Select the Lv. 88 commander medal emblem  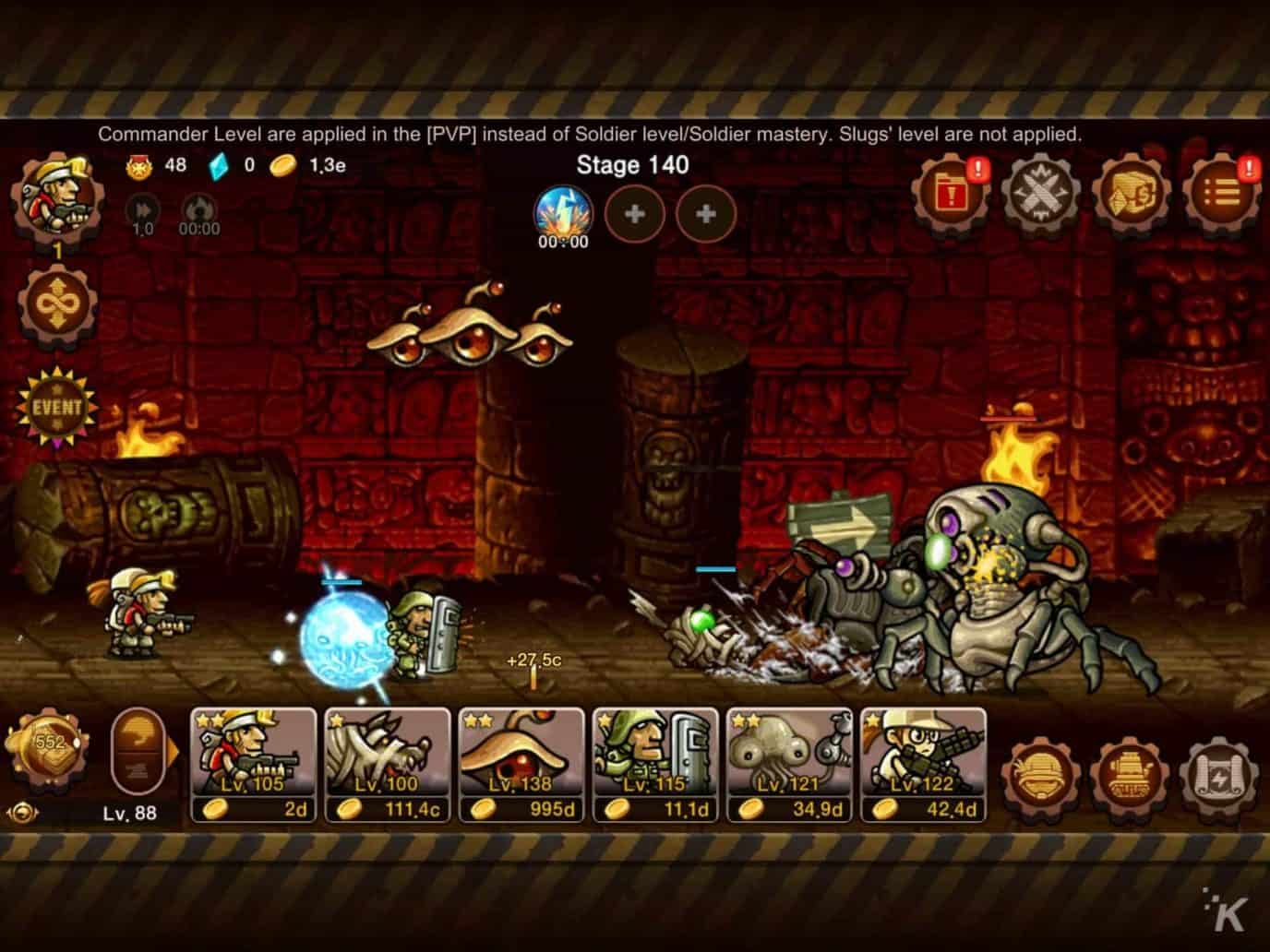point(46,747)
